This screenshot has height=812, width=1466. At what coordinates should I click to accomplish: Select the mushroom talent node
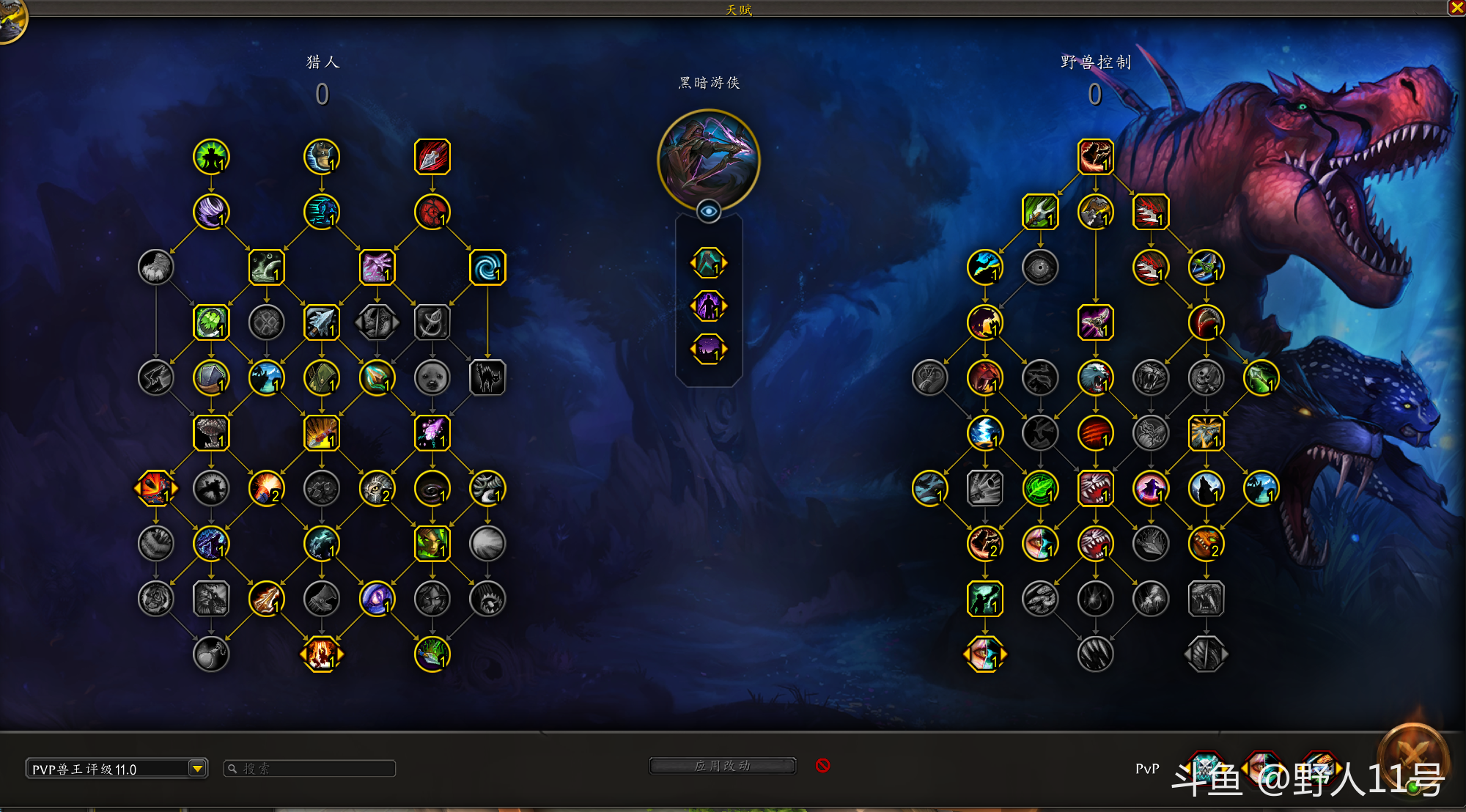[211, 433]
